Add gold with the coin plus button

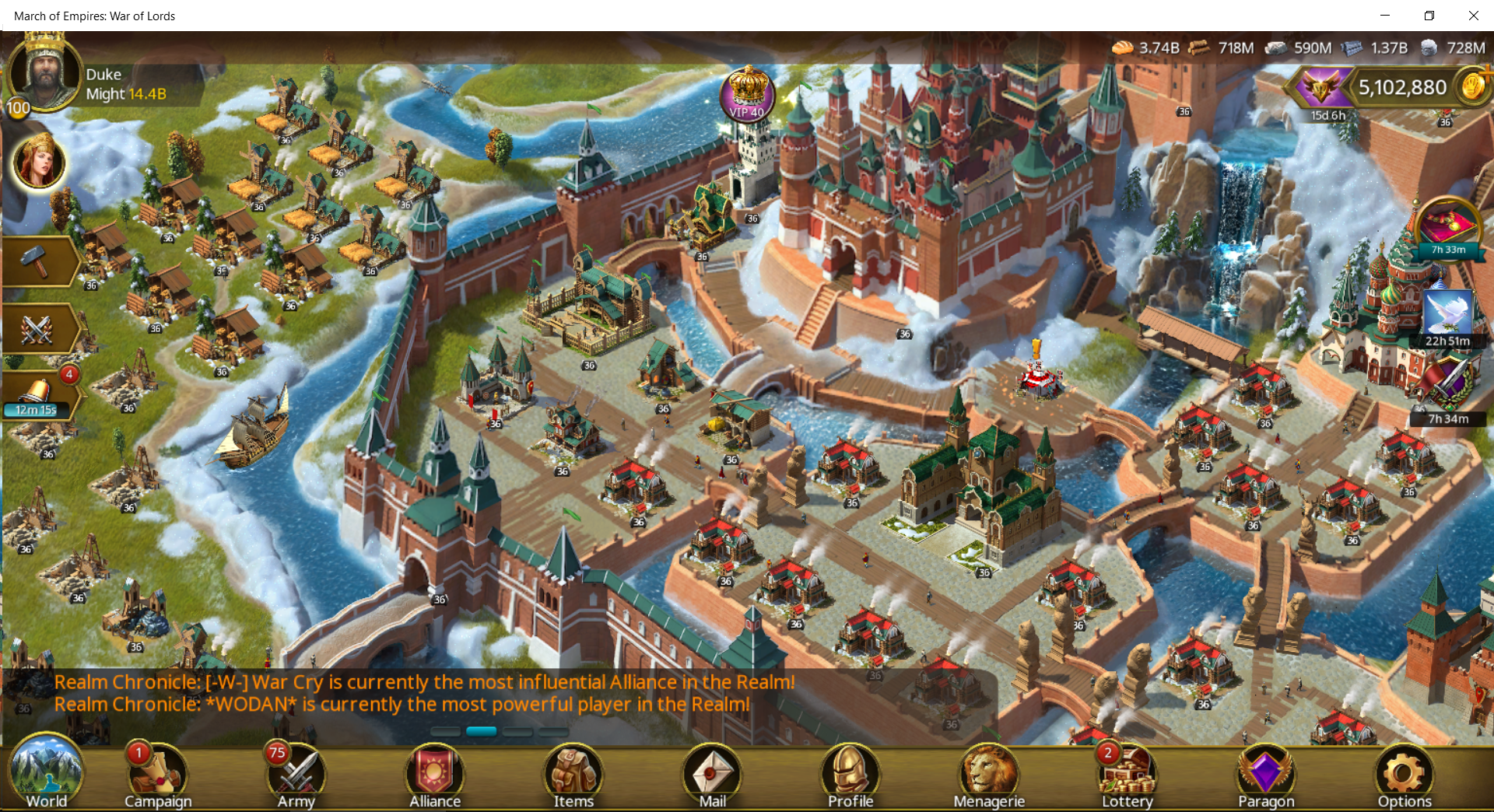click(x=1474, y=86)
